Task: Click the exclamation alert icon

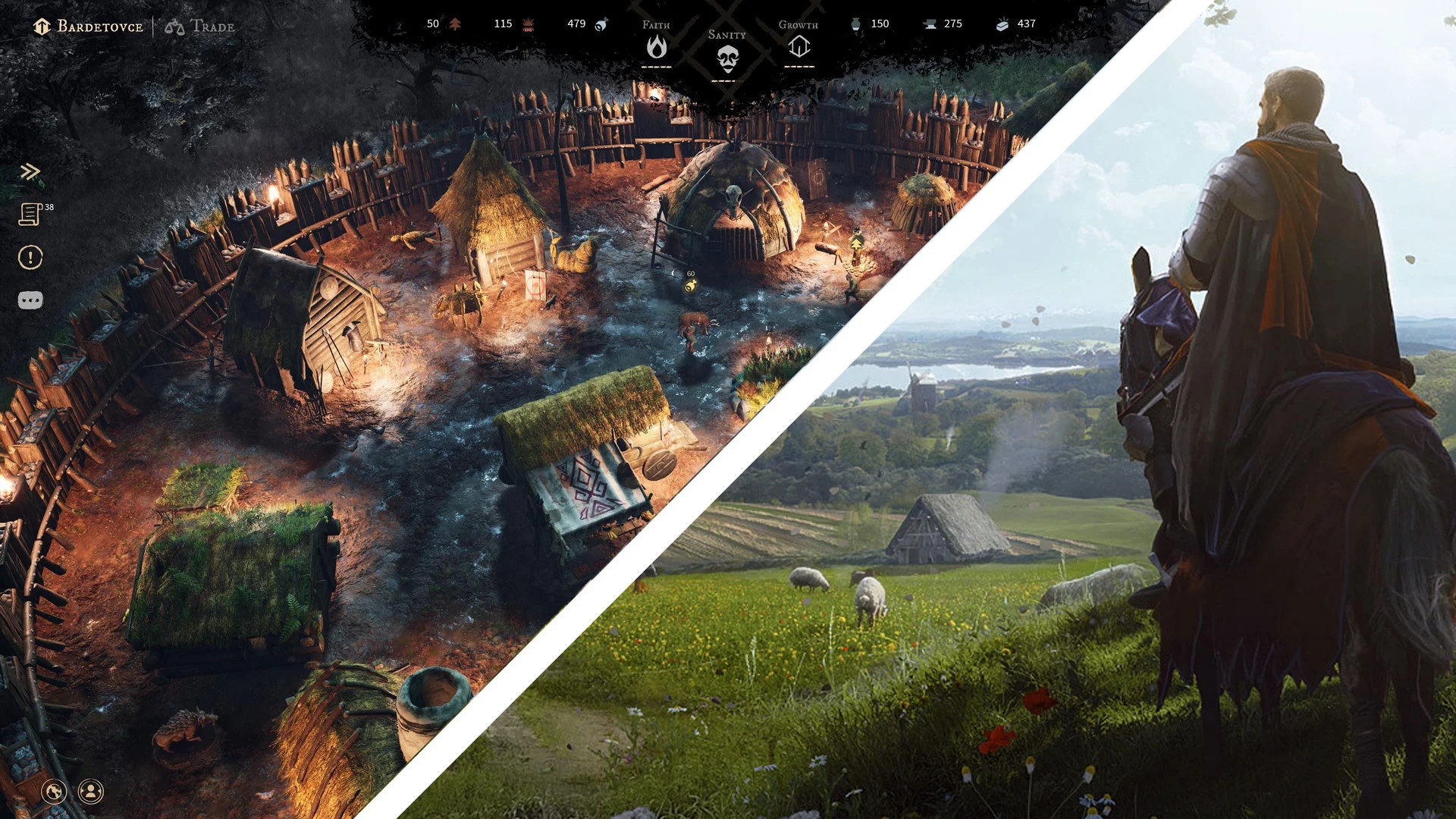Action: click(x=30, y=258)
